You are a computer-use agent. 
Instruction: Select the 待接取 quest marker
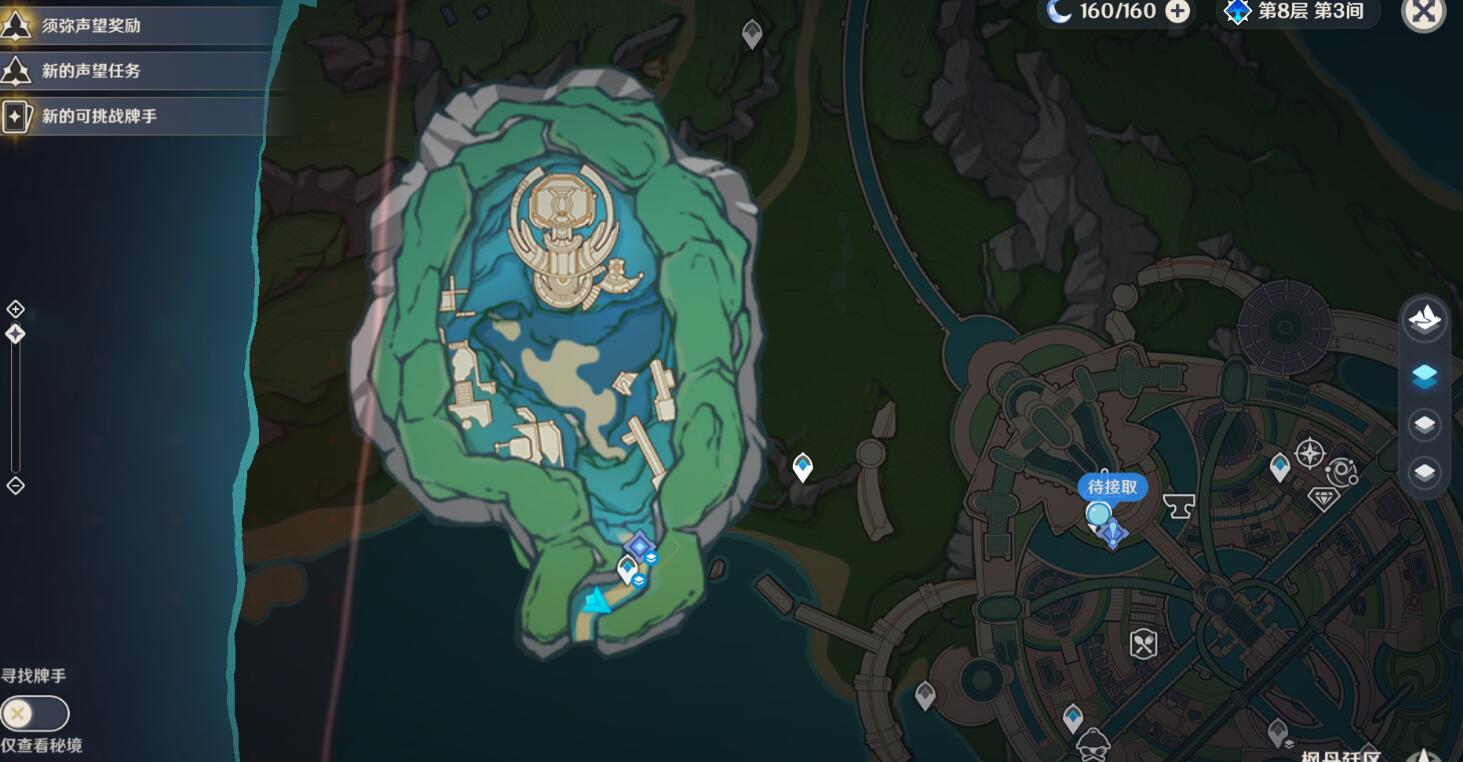pyautogui.click(x=1110, y=488)
